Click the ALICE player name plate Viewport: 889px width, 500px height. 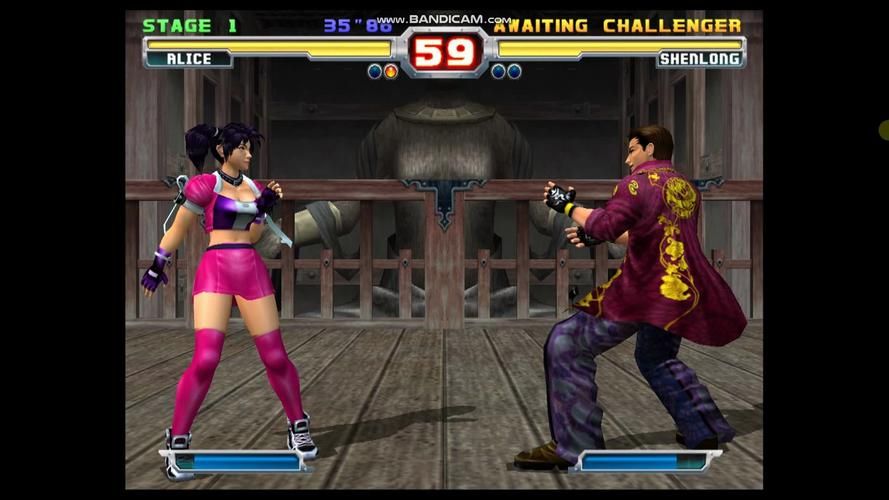(189, 59)
